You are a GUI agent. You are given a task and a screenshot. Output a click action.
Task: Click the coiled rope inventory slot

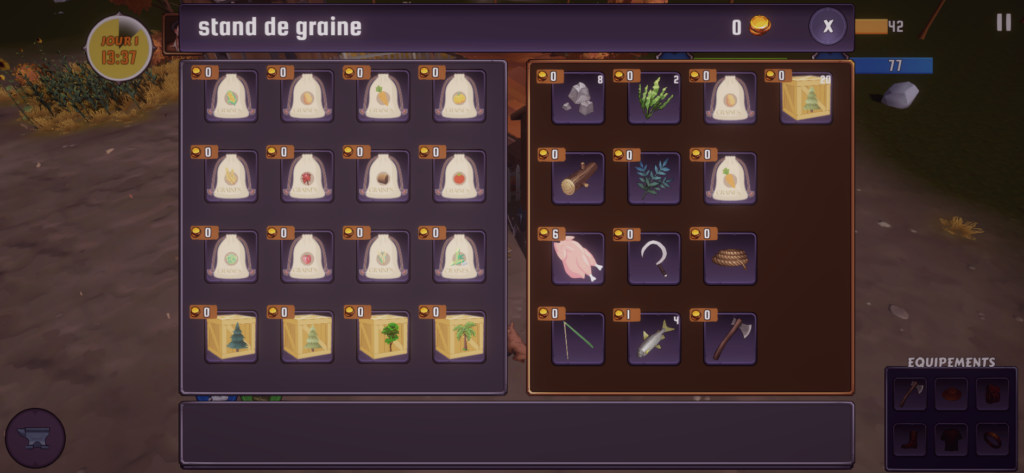point(730,259)
